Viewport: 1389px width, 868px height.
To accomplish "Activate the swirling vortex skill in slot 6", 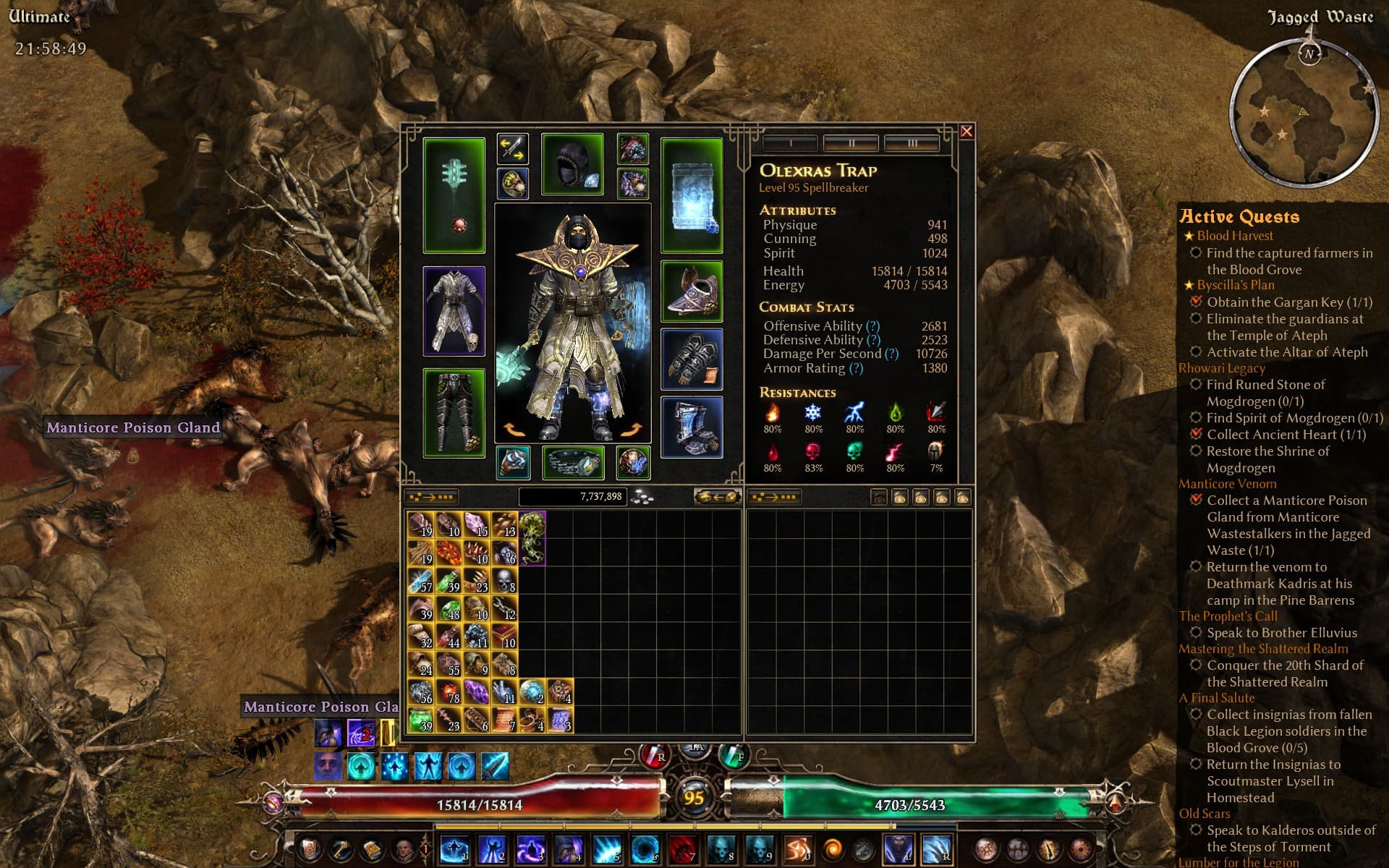I will tap(645, 848).
